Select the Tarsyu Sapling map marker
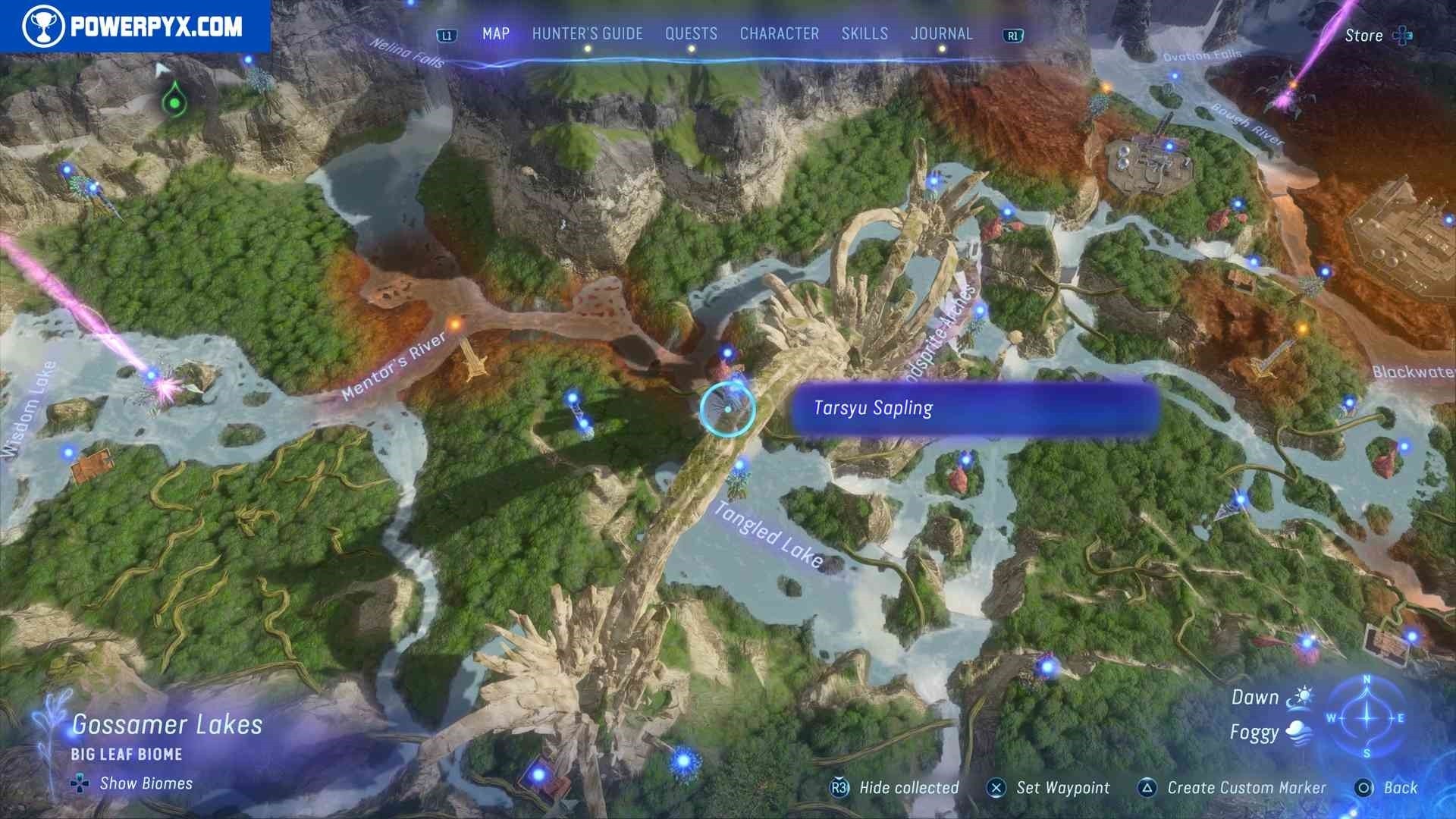The height and width of the screenshot is (819, 1456). click(x=727, y=409)
